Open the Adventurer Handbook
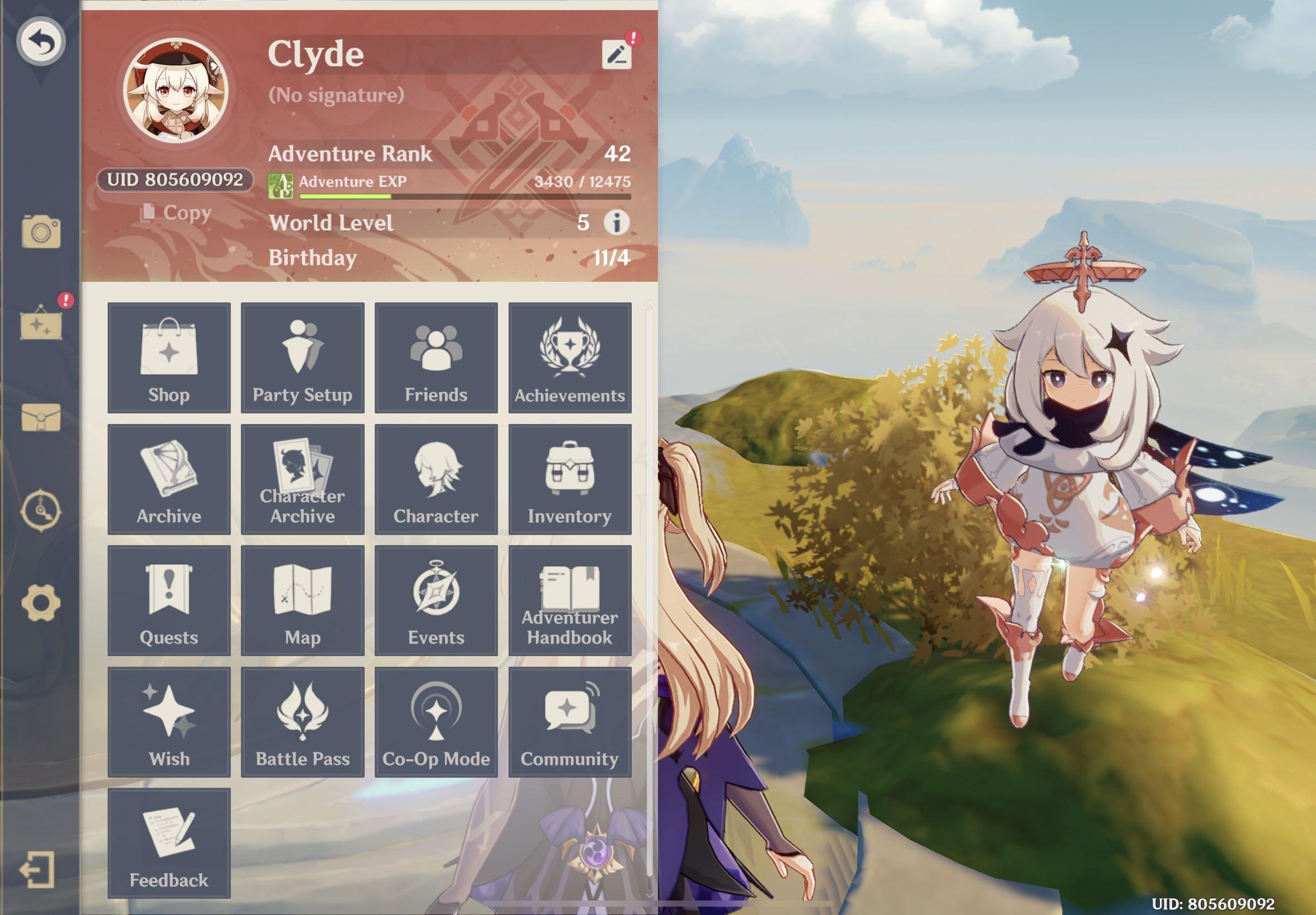 pos(569,600)
